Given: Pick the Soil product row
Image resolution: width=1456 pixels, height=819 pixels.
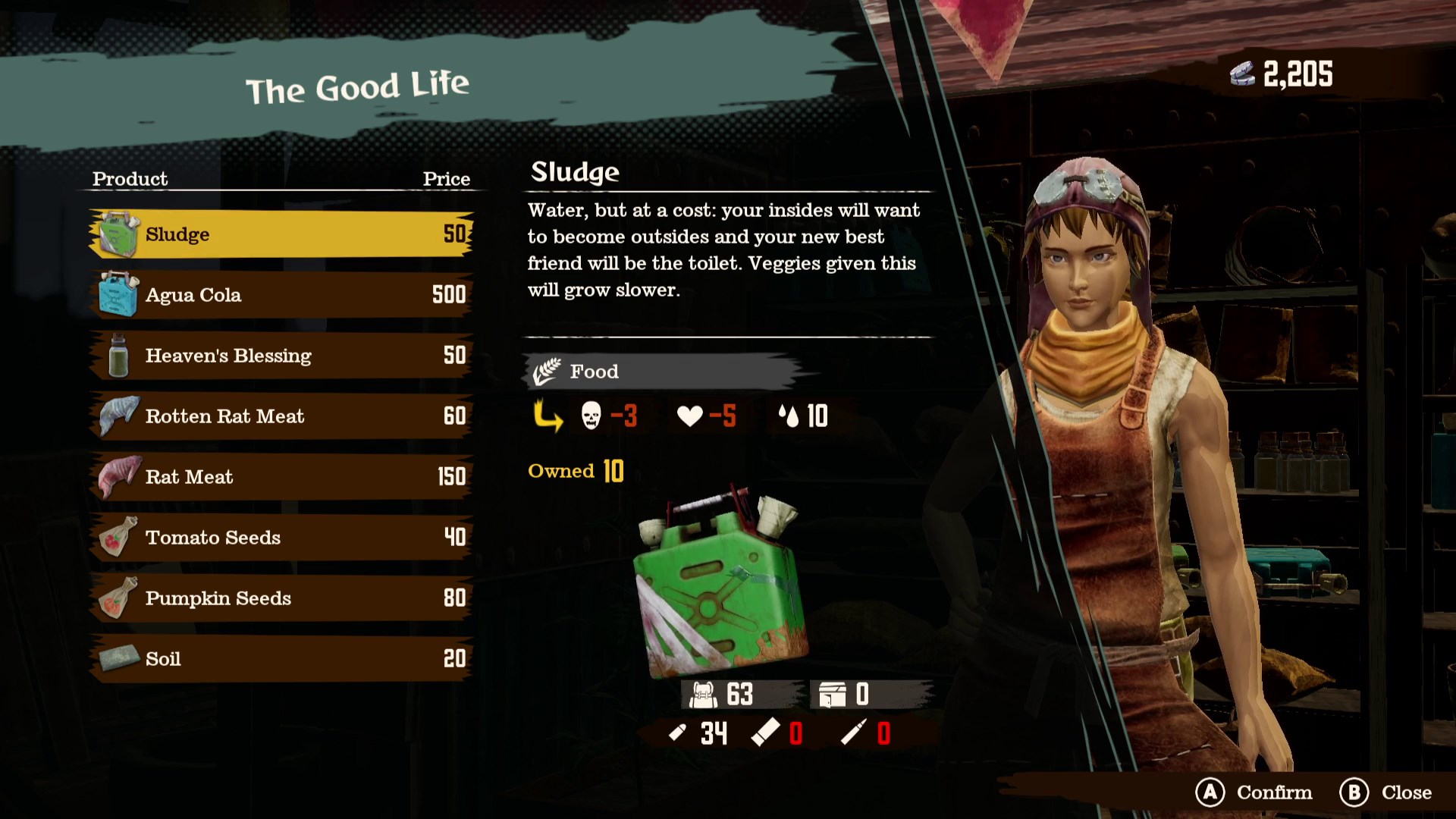Looking at the screenshot, I should coord(281,659).
